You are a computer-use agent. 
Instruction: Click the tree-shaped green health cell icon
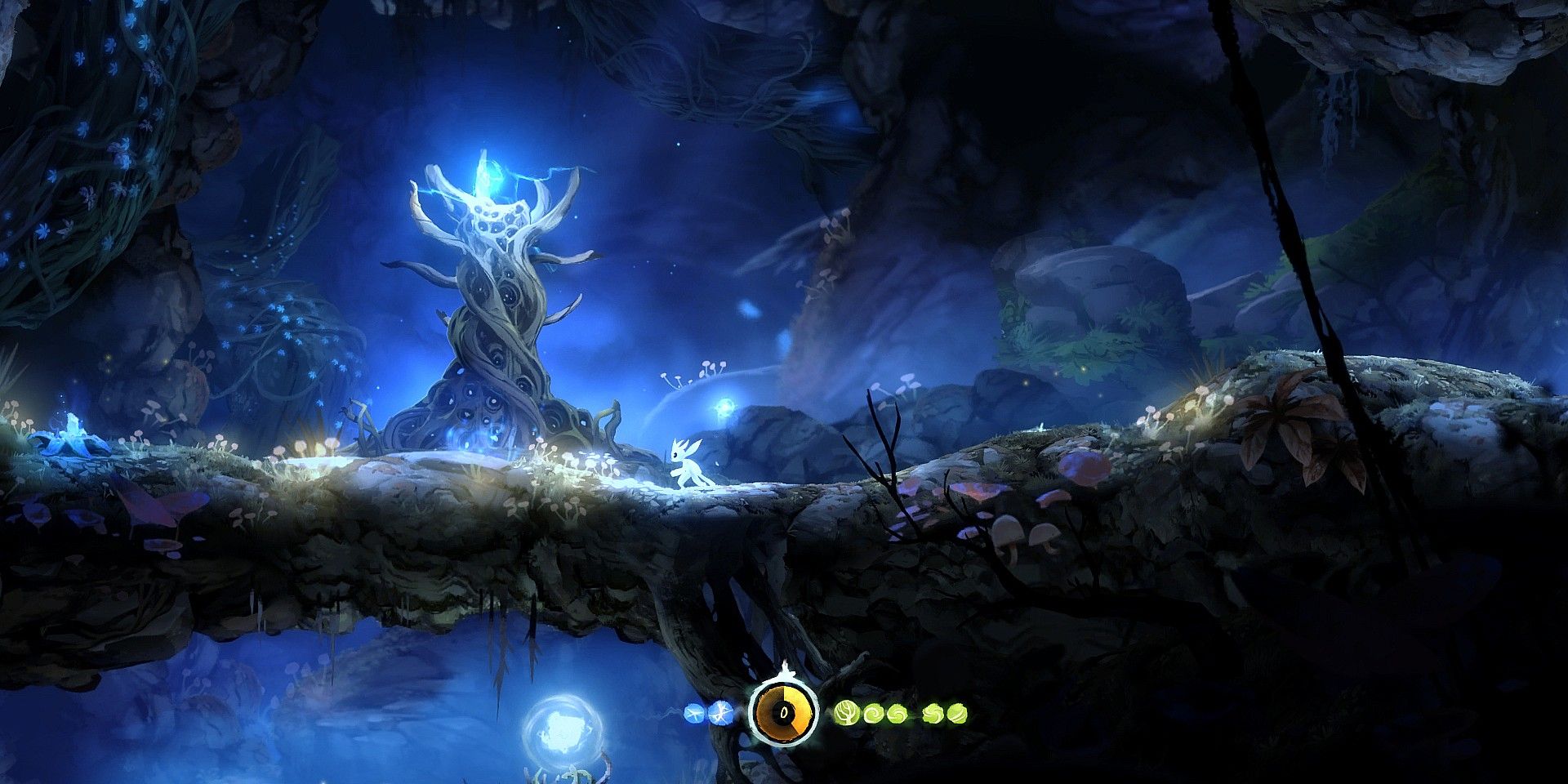(x=846, y=713)
